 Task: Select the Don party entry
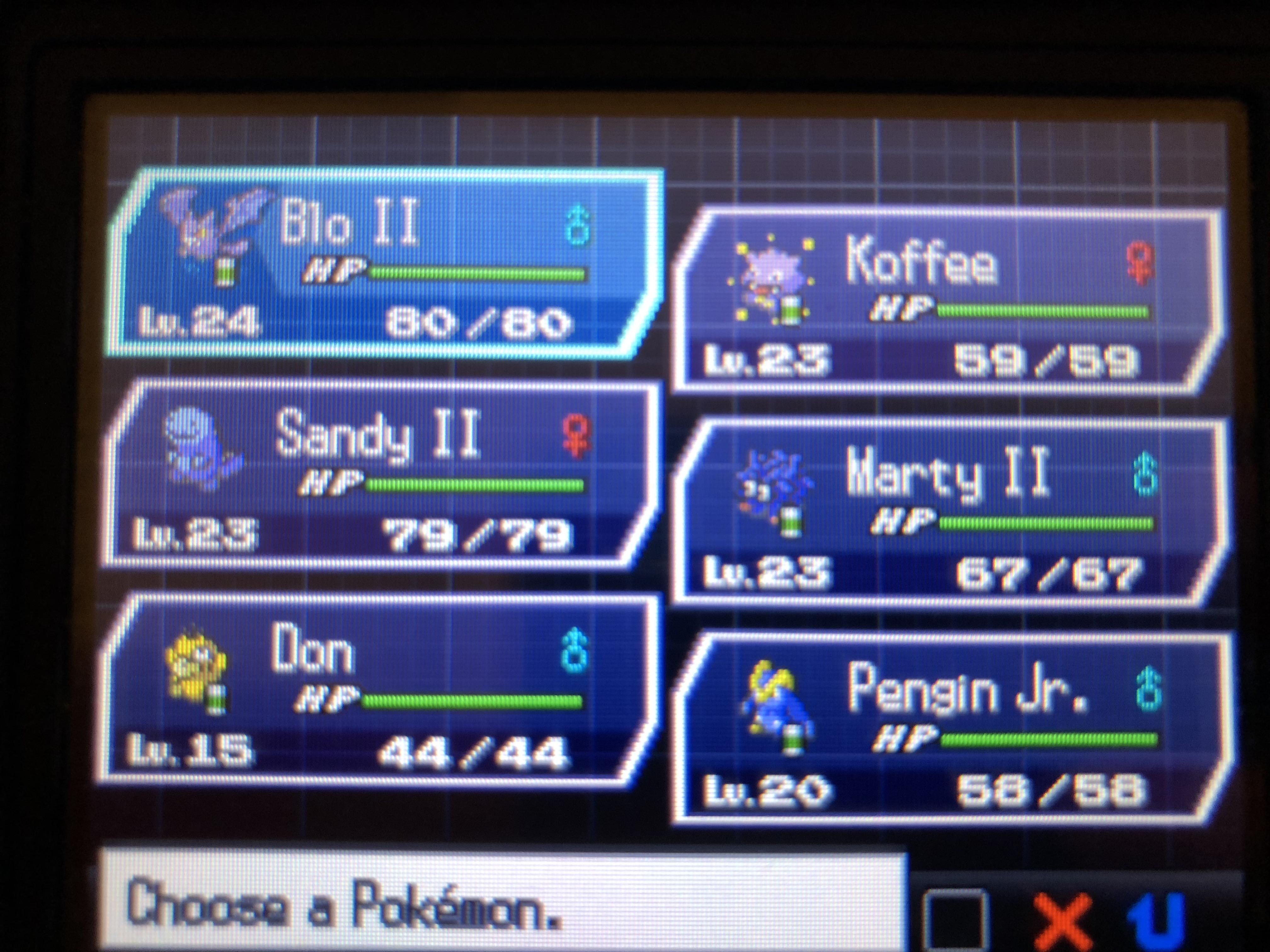pos(373,688)
